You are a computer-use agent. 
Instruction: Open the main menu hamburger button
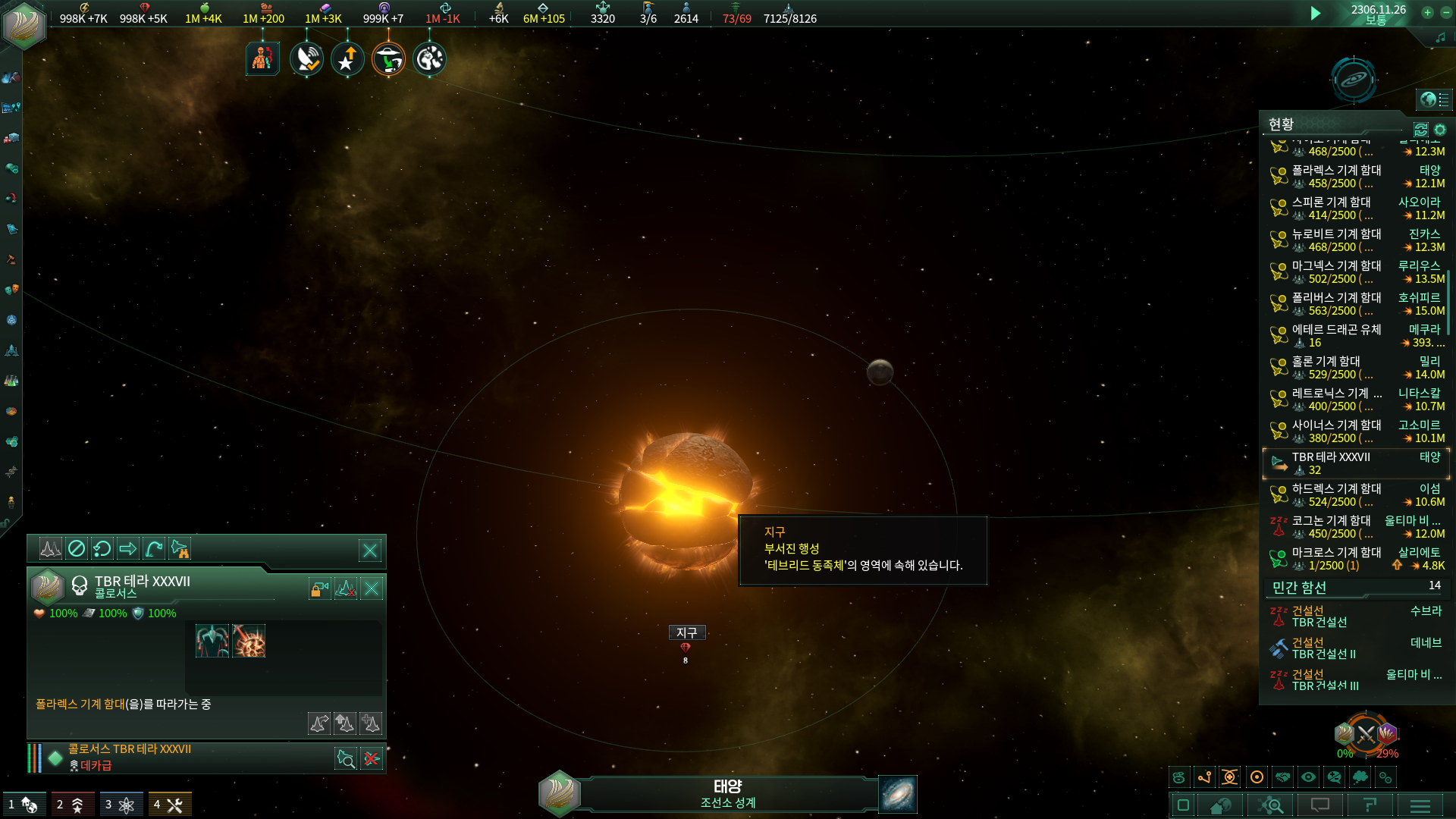click(1420, 805)
